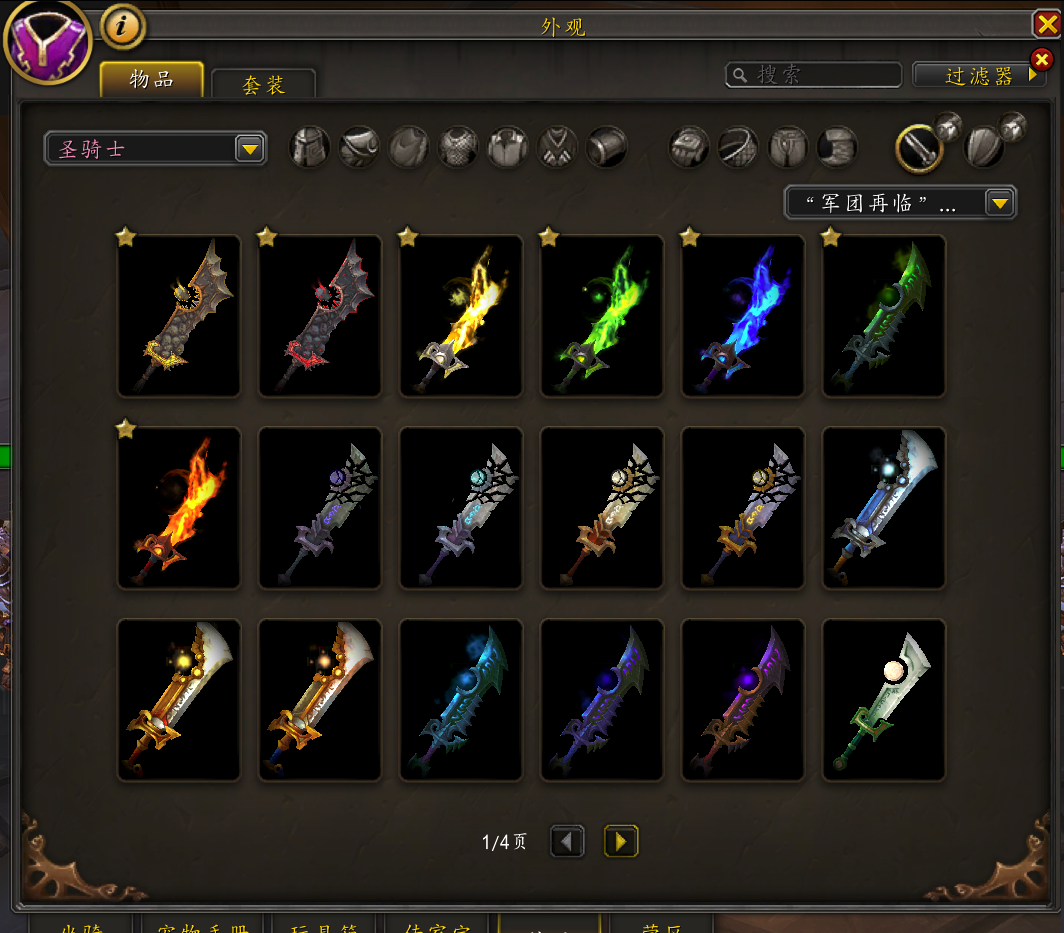Image resolution: width=1064 pixels, height=933 pixels.
Task: Choose the blue flaming sword appearance
Action: (743, 316)
